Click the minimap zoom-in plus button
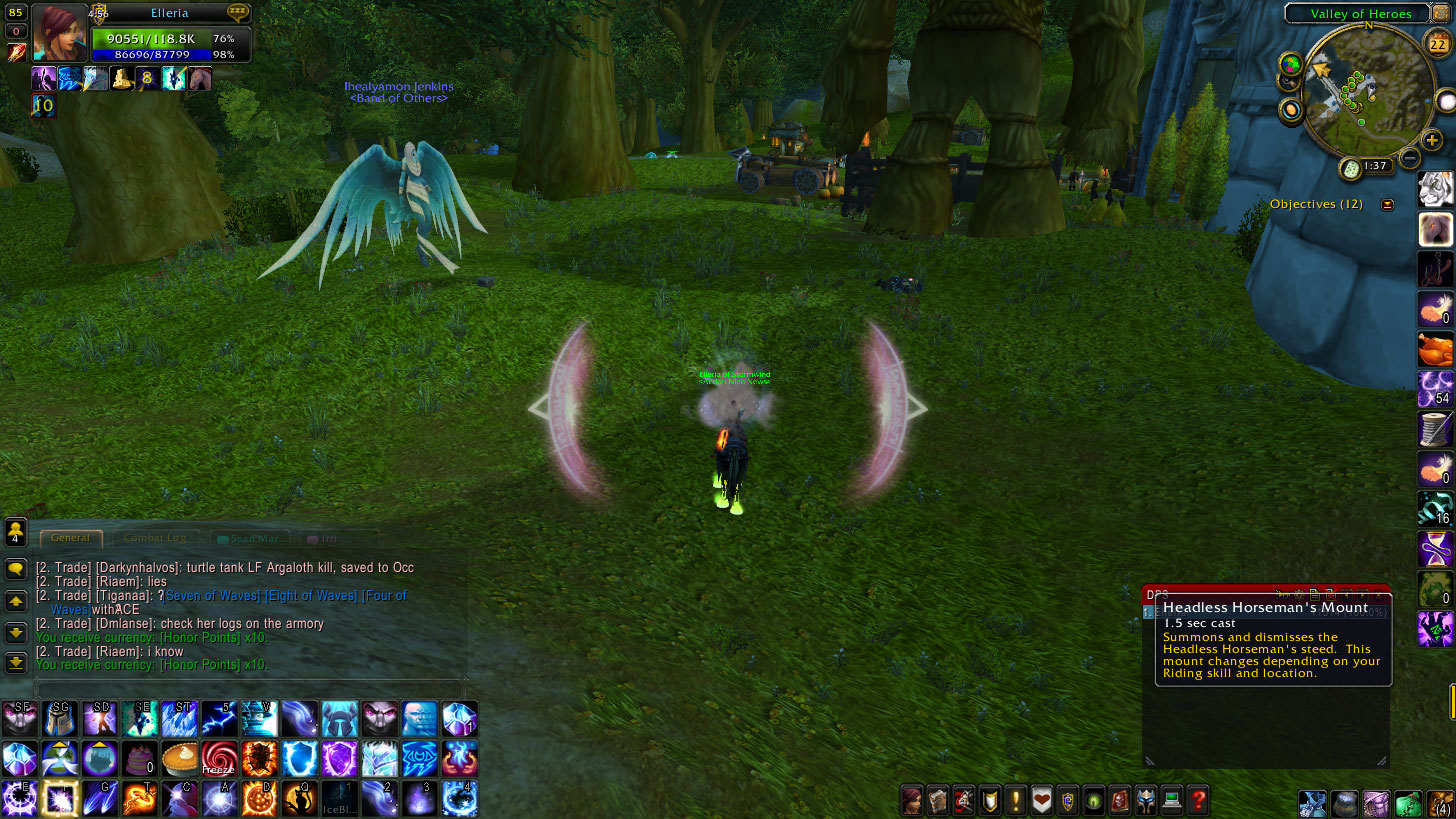The width and height of the screenshot is (1456, 819). pyautogui.click(x=1432, y=140)
